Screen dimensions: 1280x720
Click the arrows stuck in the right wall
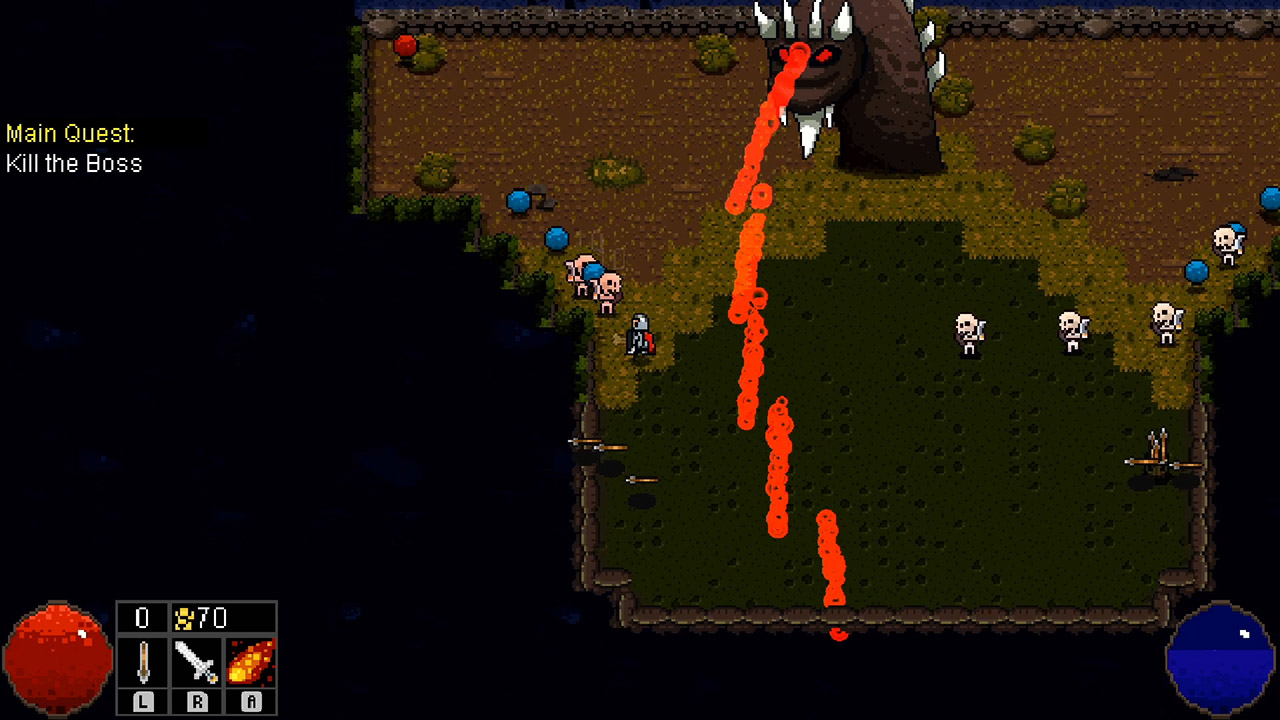1155,450
